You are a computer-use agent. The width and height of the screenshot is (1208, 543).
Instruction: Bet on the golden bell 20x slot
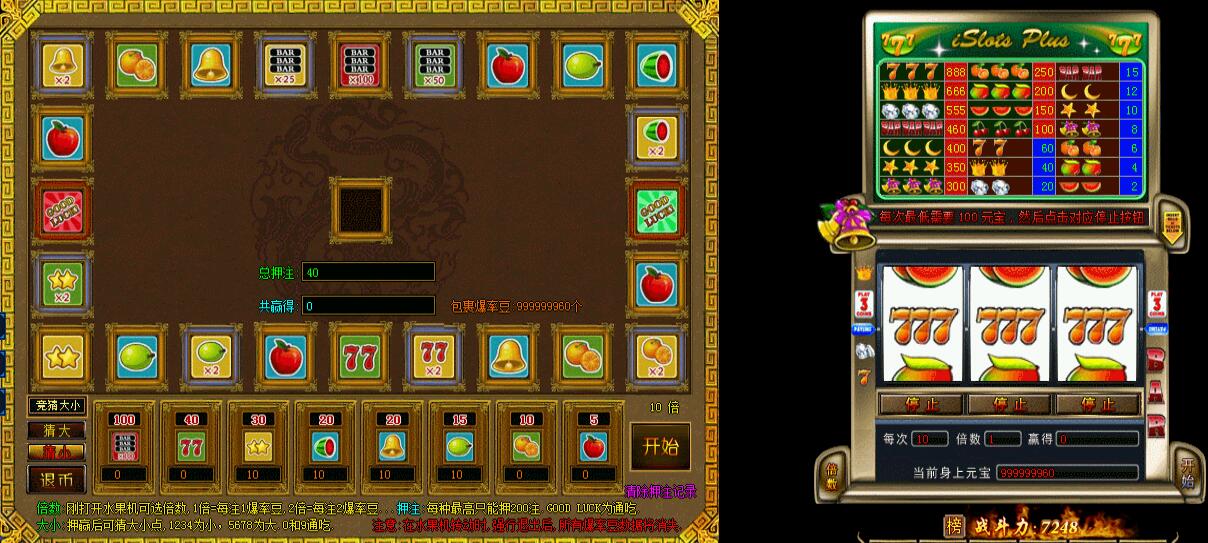[390, 445]
